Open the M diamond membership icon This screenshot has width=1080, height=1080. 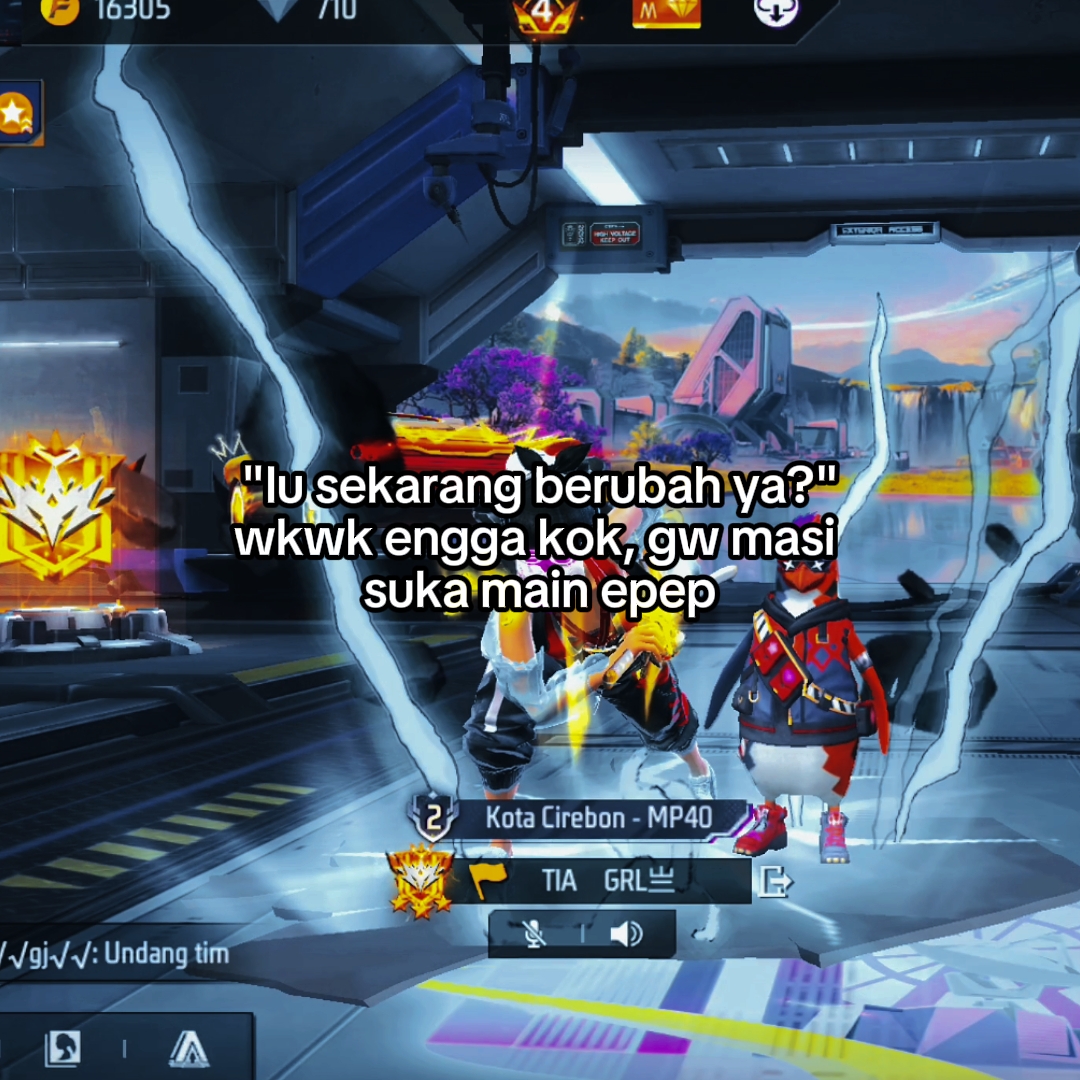point(666,12)
